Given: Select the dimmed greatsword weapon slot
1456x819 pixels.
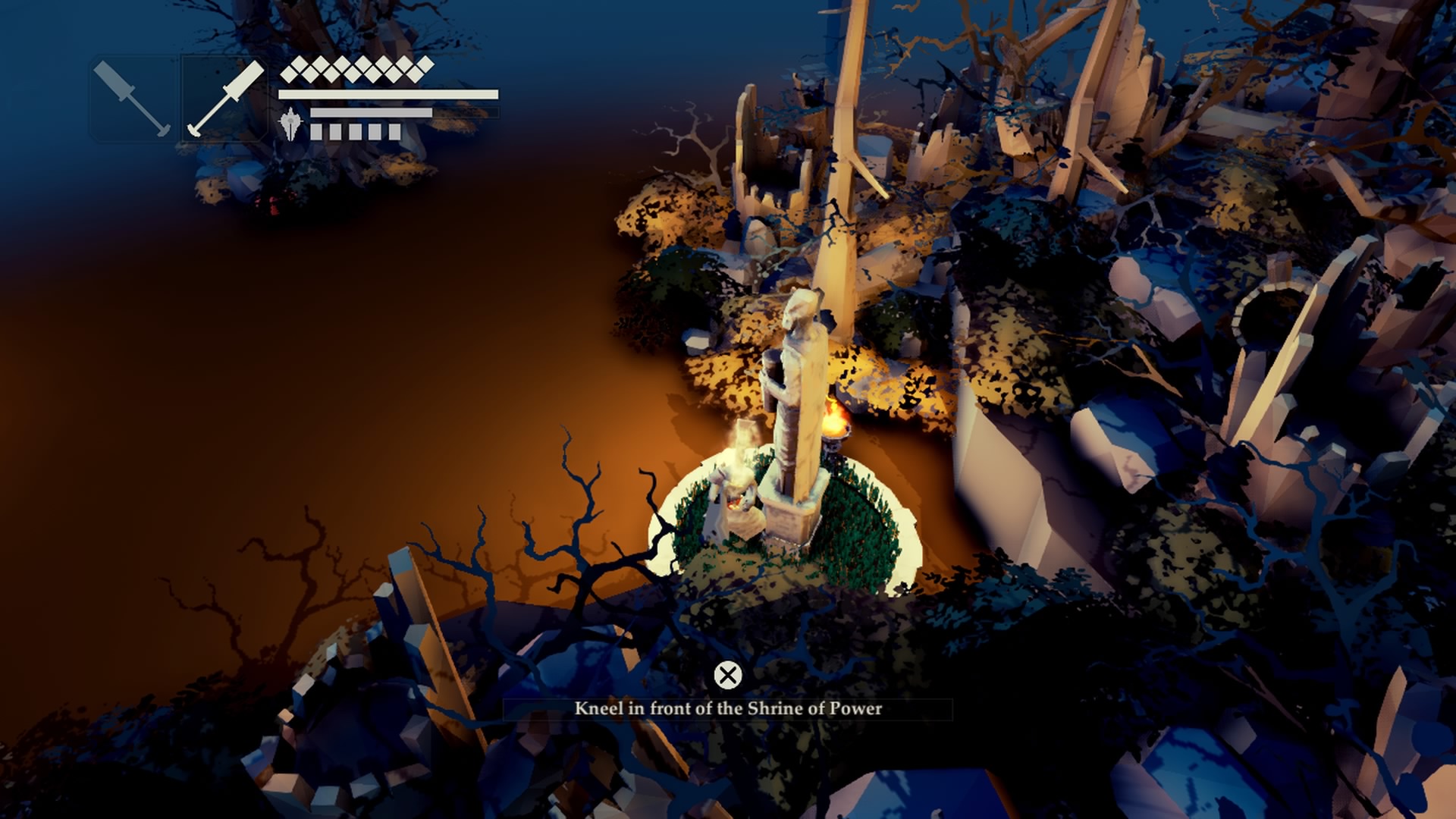Looking at the screenshot, I should pos(133,99).
